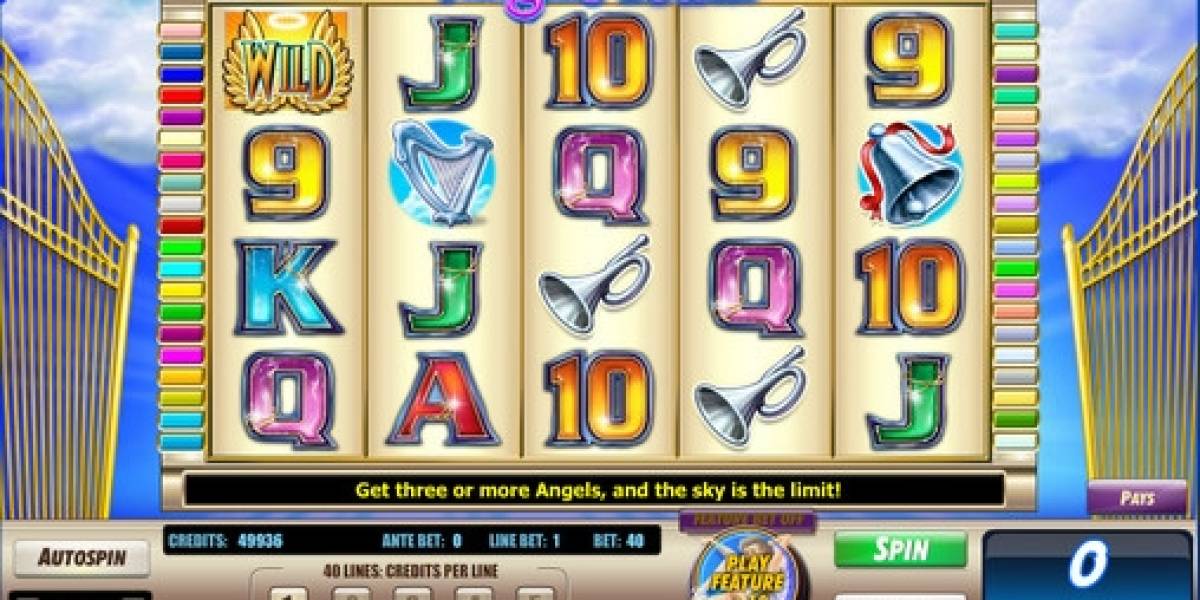Screen dimensions: 1200x600
Task: Activate the Play Feature round button
Action: (746, 569)
